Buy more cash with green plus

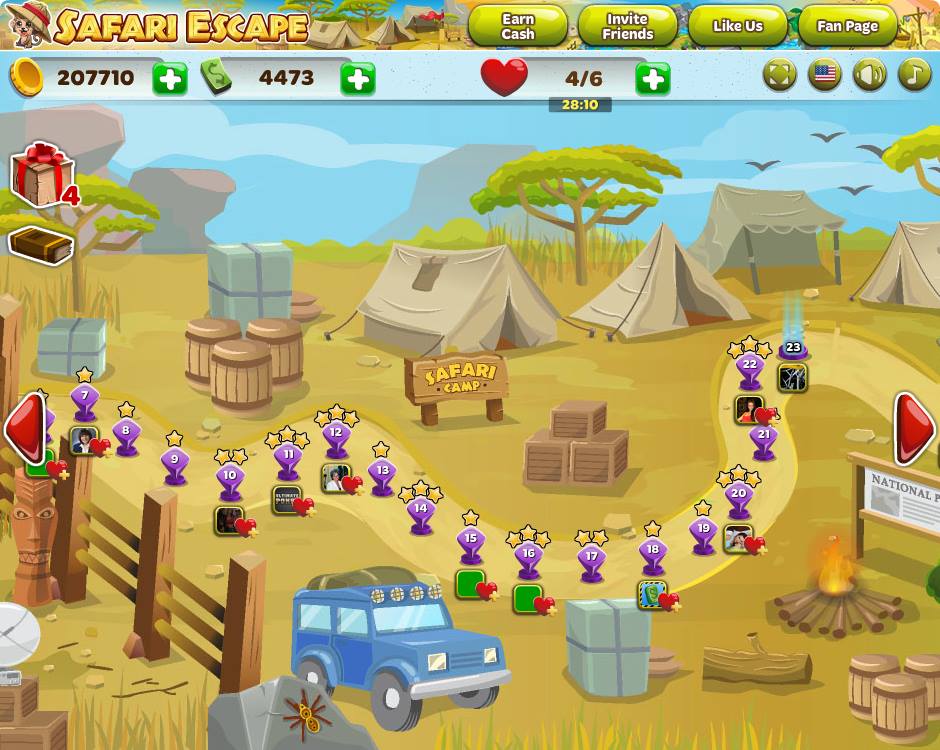(358, 78)
